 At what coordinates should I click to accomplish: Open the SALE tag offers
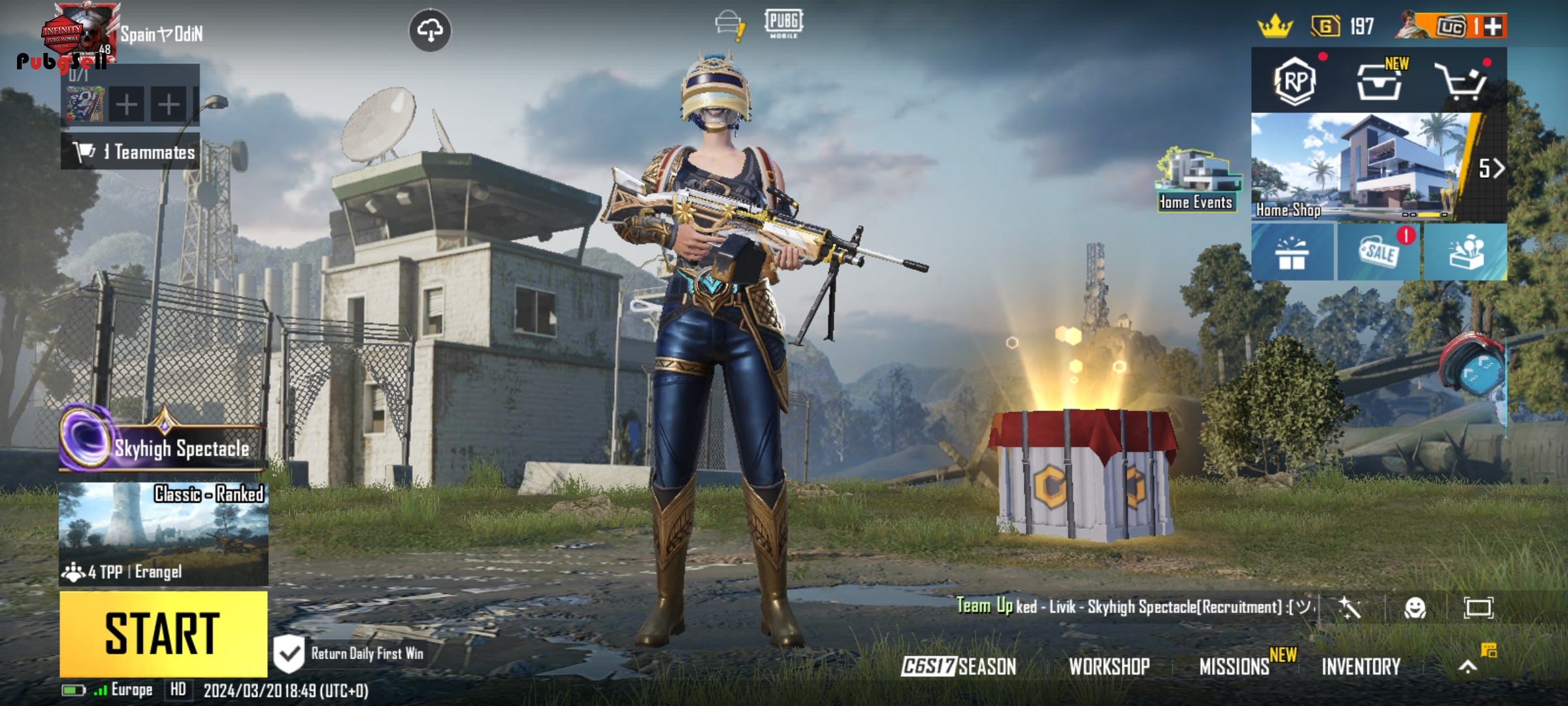tap(1379, 252)
